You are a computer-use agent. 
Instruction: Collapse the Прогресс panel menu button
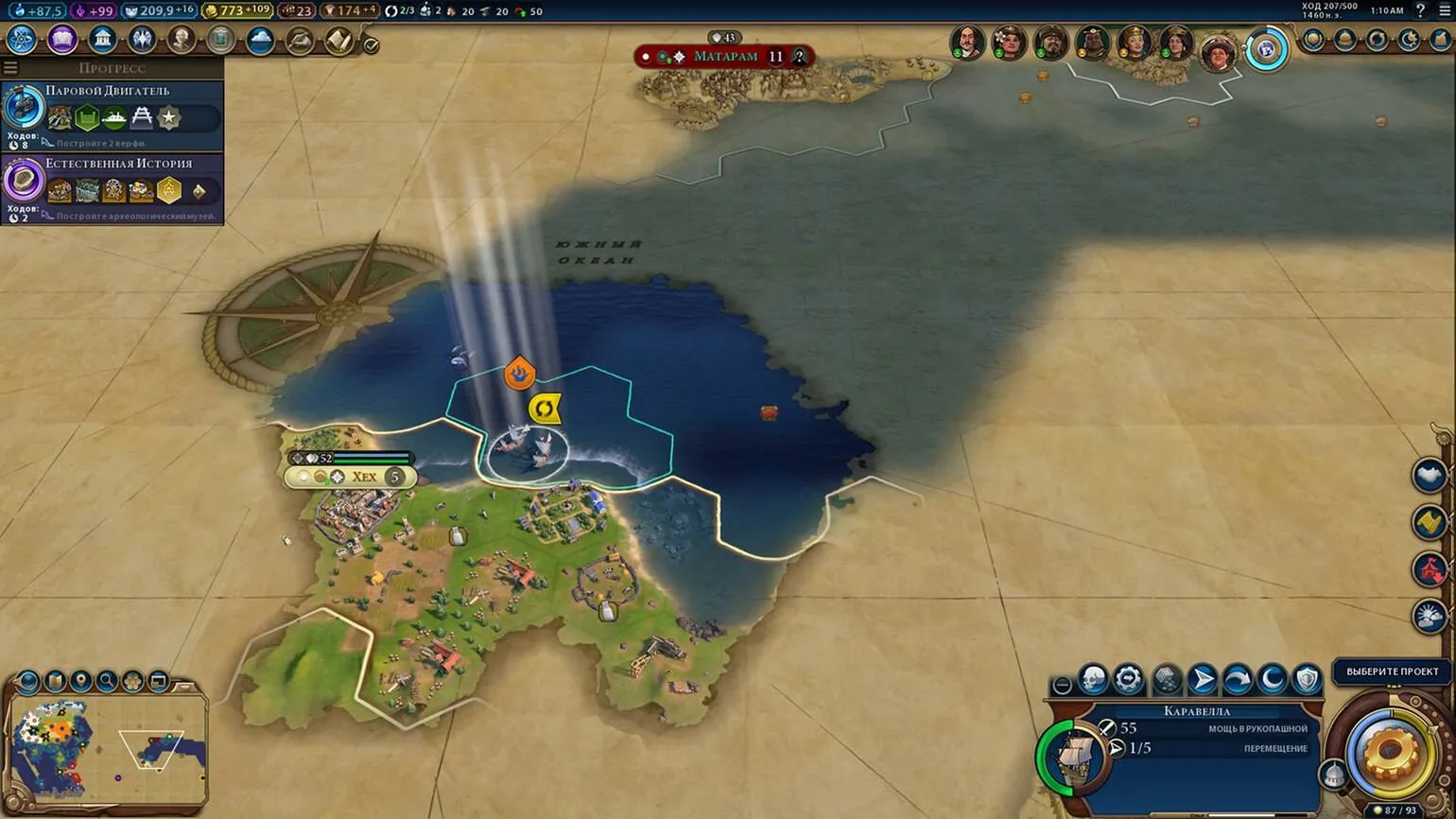point(10,68)
